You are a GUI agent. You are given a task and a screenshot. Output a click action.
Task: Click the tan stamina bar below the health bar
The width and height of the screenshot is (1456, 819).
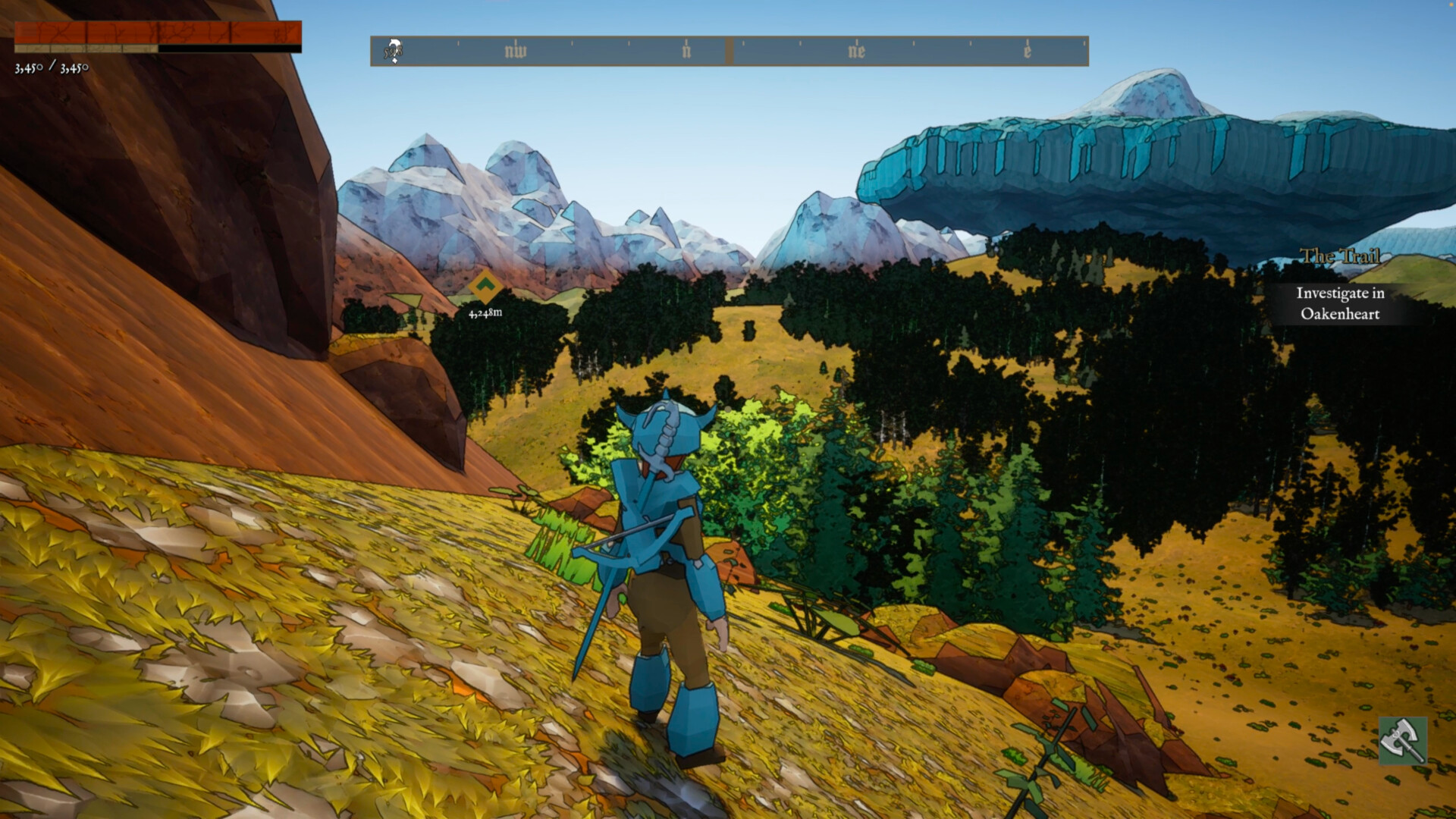coord(87,49)
